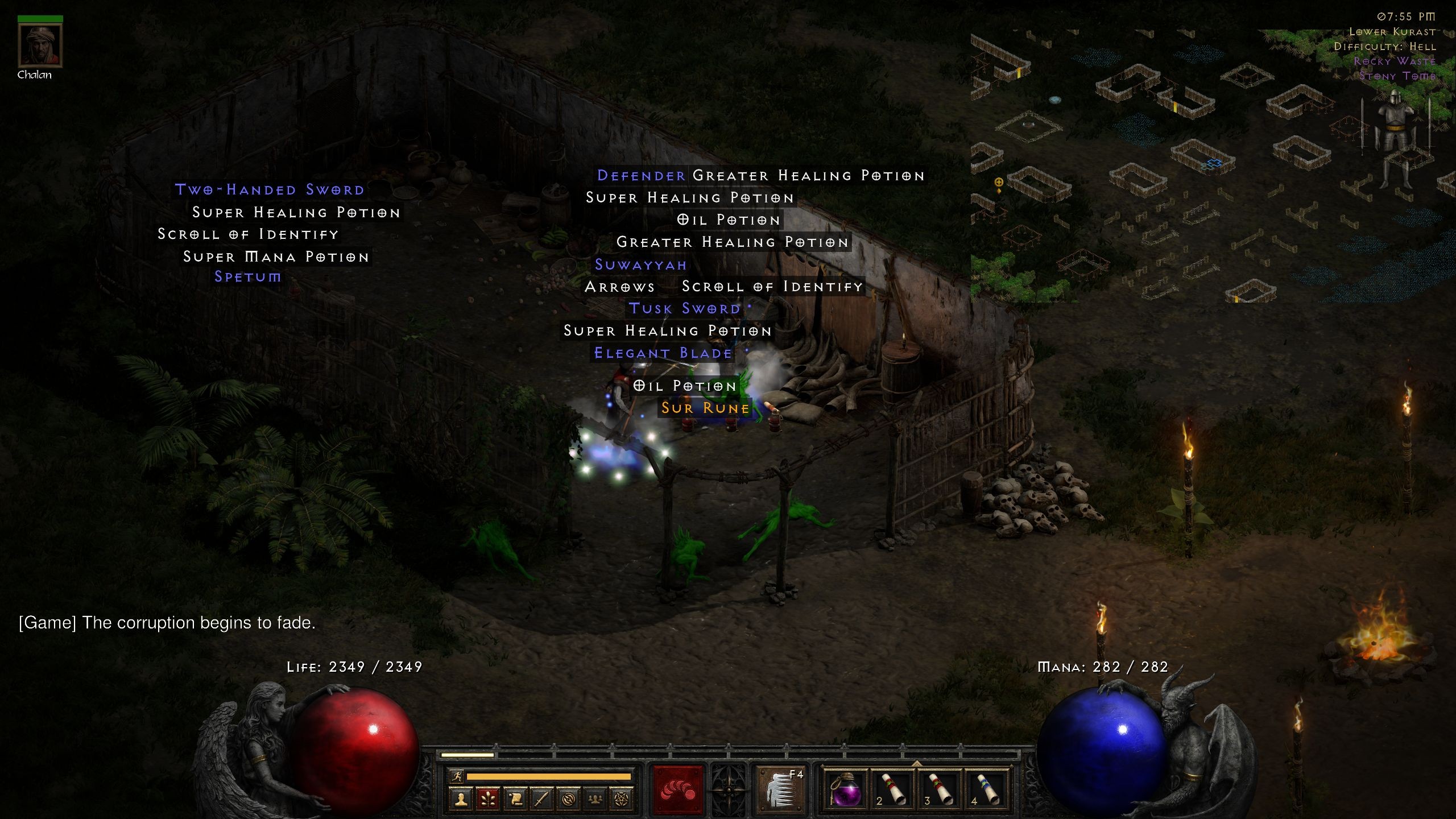This screenshot has width=1456, height=819.
Task: Click the Spetum item label
Action: [x=248, y=277]
